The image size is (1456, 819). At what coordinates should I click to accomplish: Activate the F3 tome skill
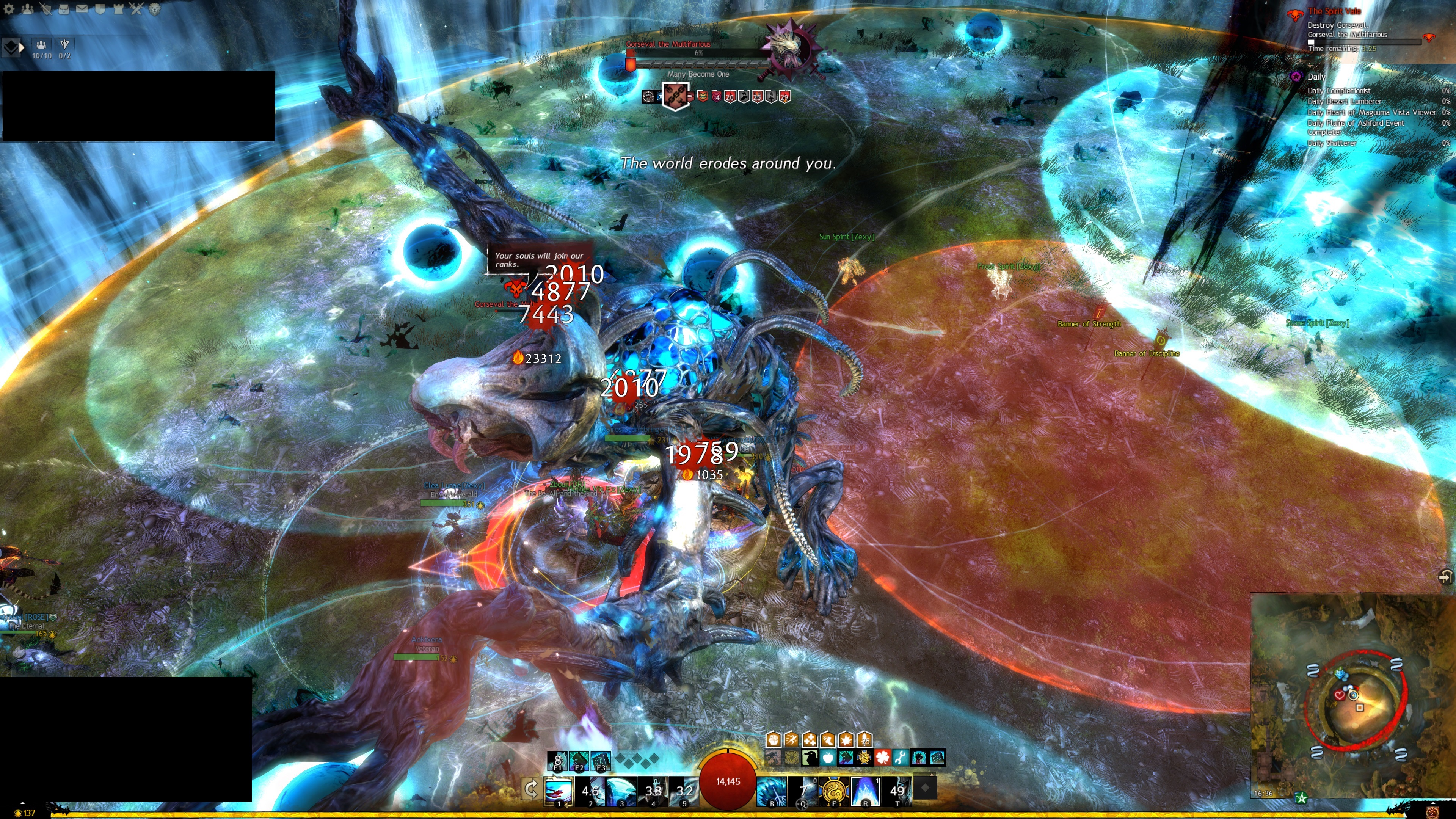600,761
